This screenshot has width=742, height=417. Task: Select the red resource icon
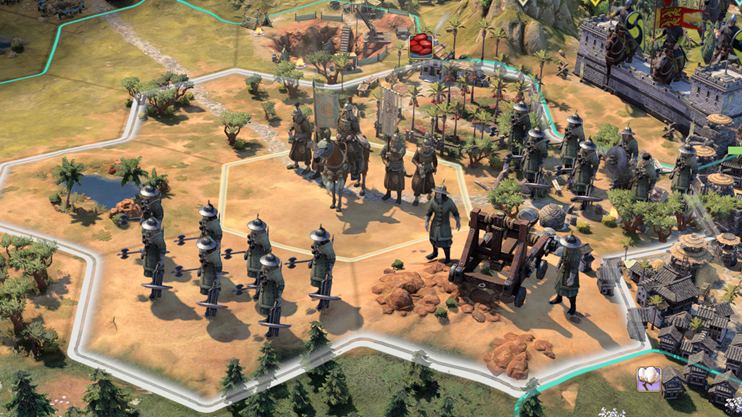pos(419,44)
